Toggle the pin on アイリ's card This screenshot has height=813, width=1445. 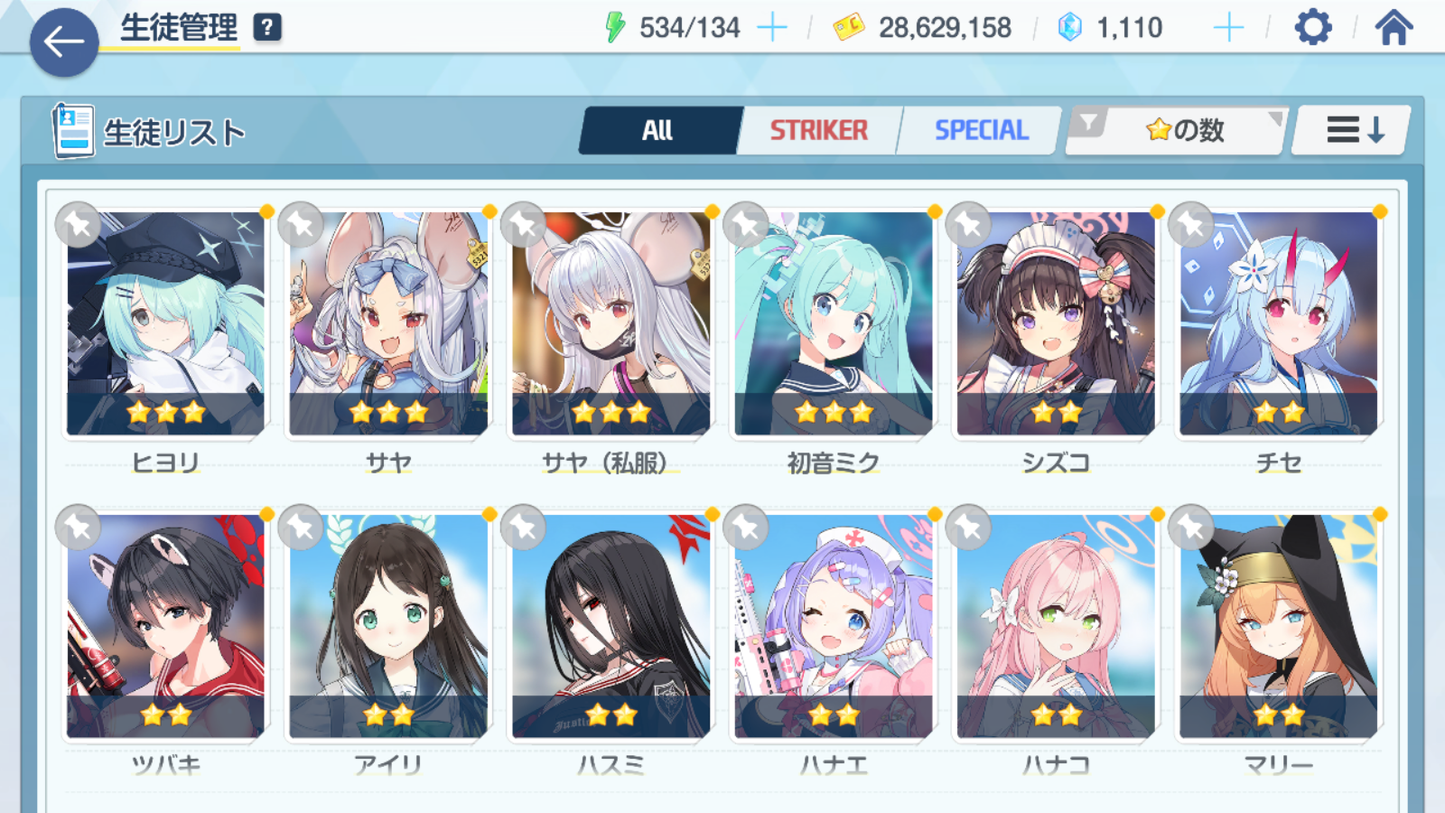tap(301, 527)
